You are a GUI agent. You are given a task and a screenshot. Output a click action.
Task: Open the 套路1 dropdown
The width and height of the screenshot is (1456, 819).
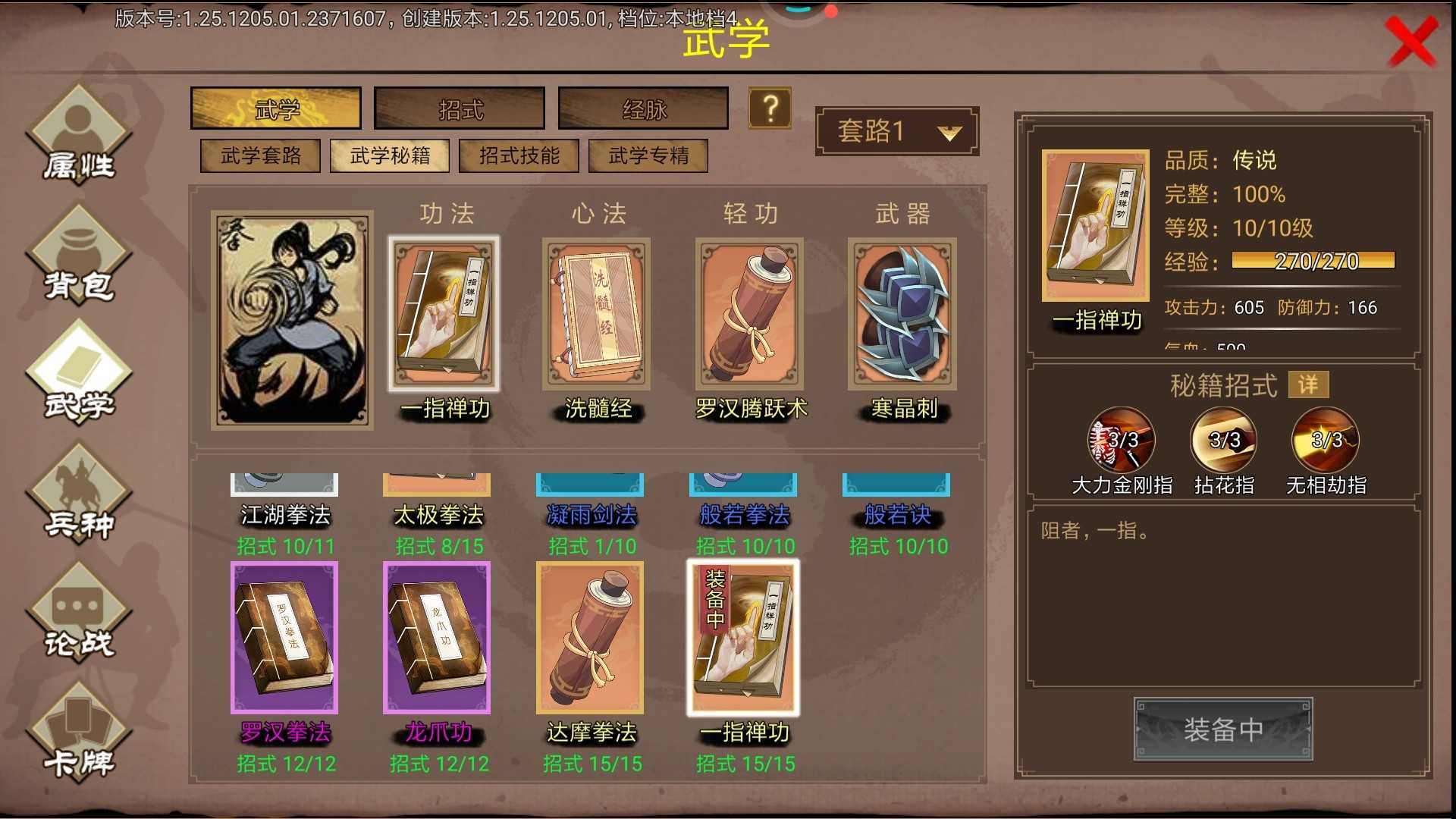pyautogui.click(x=896, y=130)
